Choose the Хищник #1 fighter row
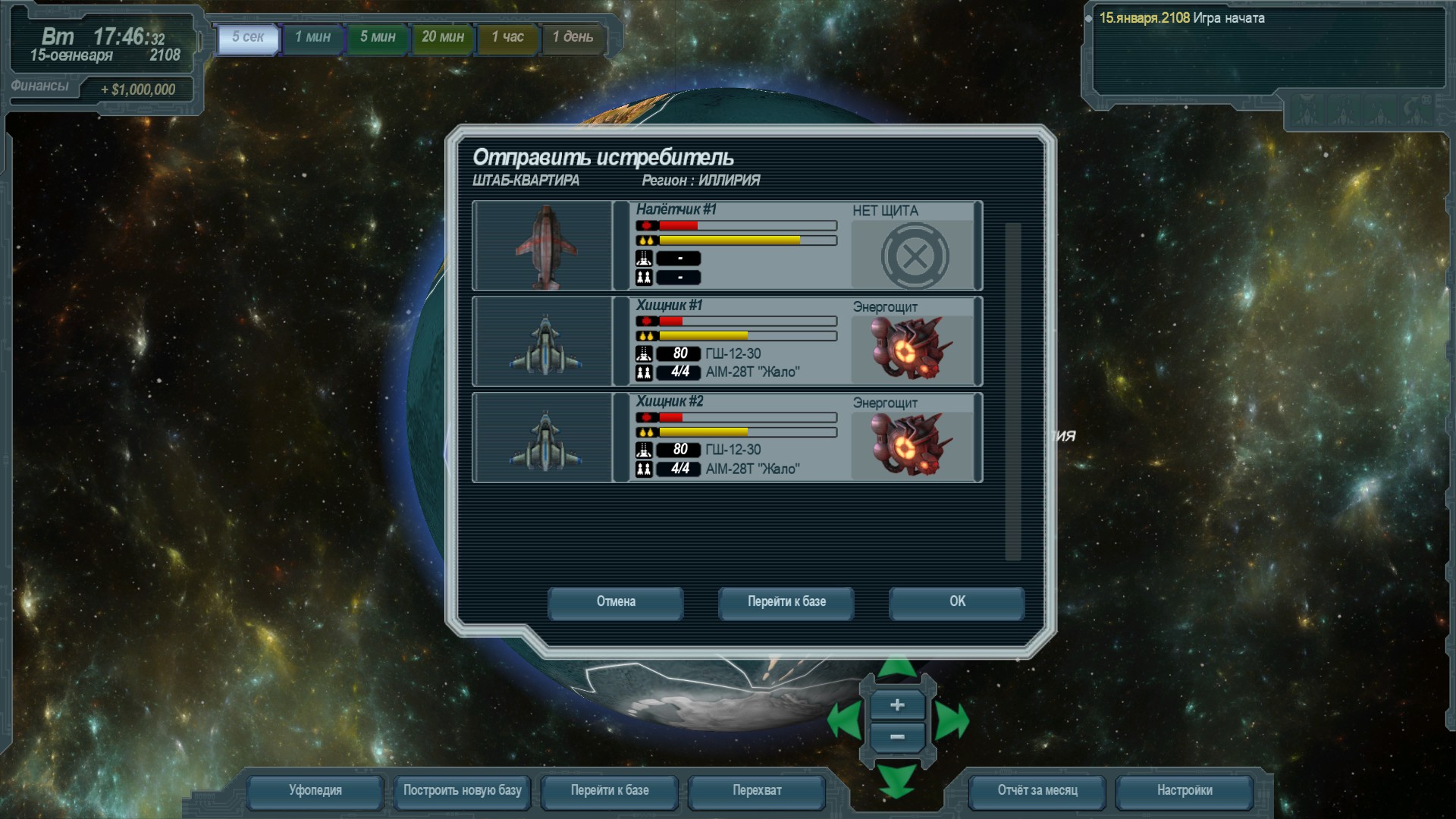 tap(726, 341)
